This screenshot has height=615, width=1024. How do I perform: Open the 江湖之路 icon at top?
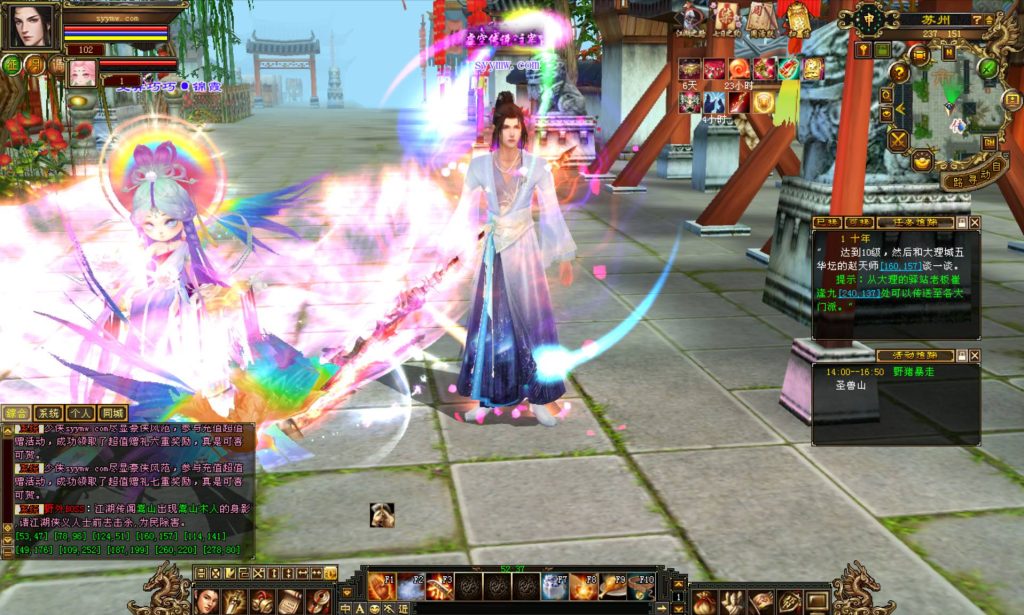(692, 17)
